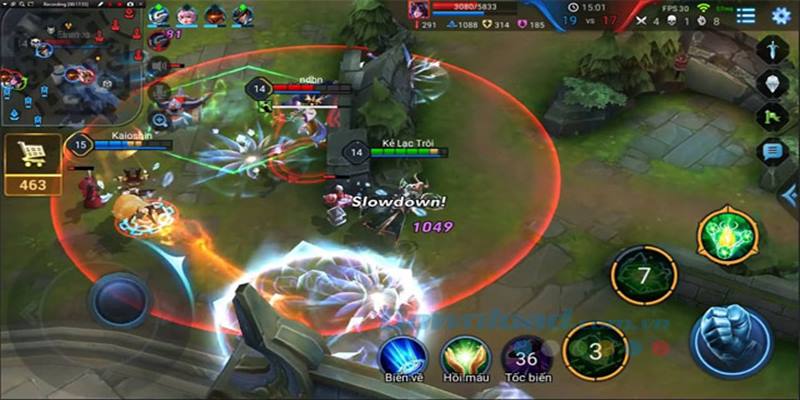The image size is (800, 400).
Task: Cast the ready green ultimate ability
Action: pos(726,236)
